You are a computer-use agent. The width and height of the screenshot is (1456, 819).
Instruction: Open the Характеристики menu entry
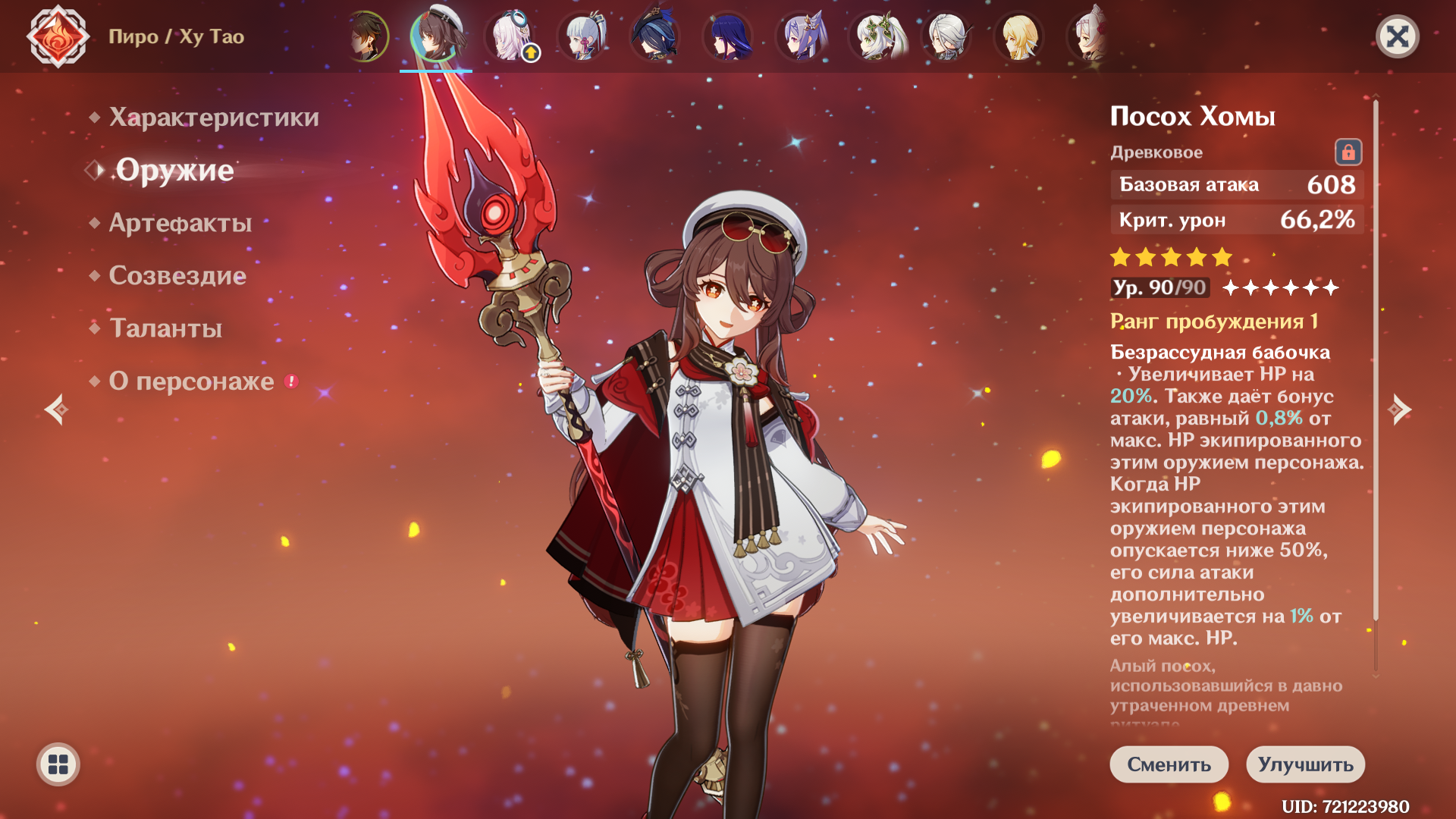pos(213,118)
